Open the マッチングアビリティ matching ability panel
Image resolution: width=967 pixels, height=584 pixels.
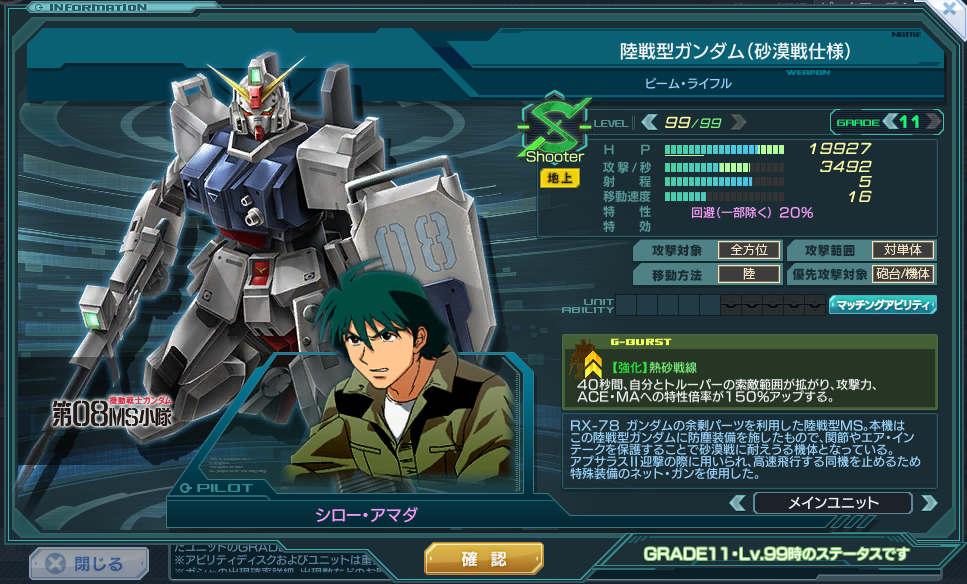[x=882, y=304]
